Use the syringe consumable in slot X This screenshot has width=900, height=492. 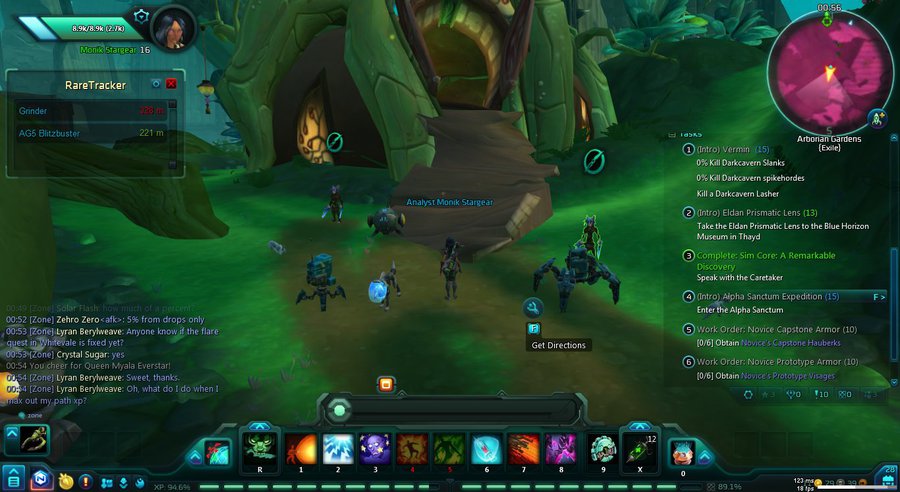click(x=639, y=448)
